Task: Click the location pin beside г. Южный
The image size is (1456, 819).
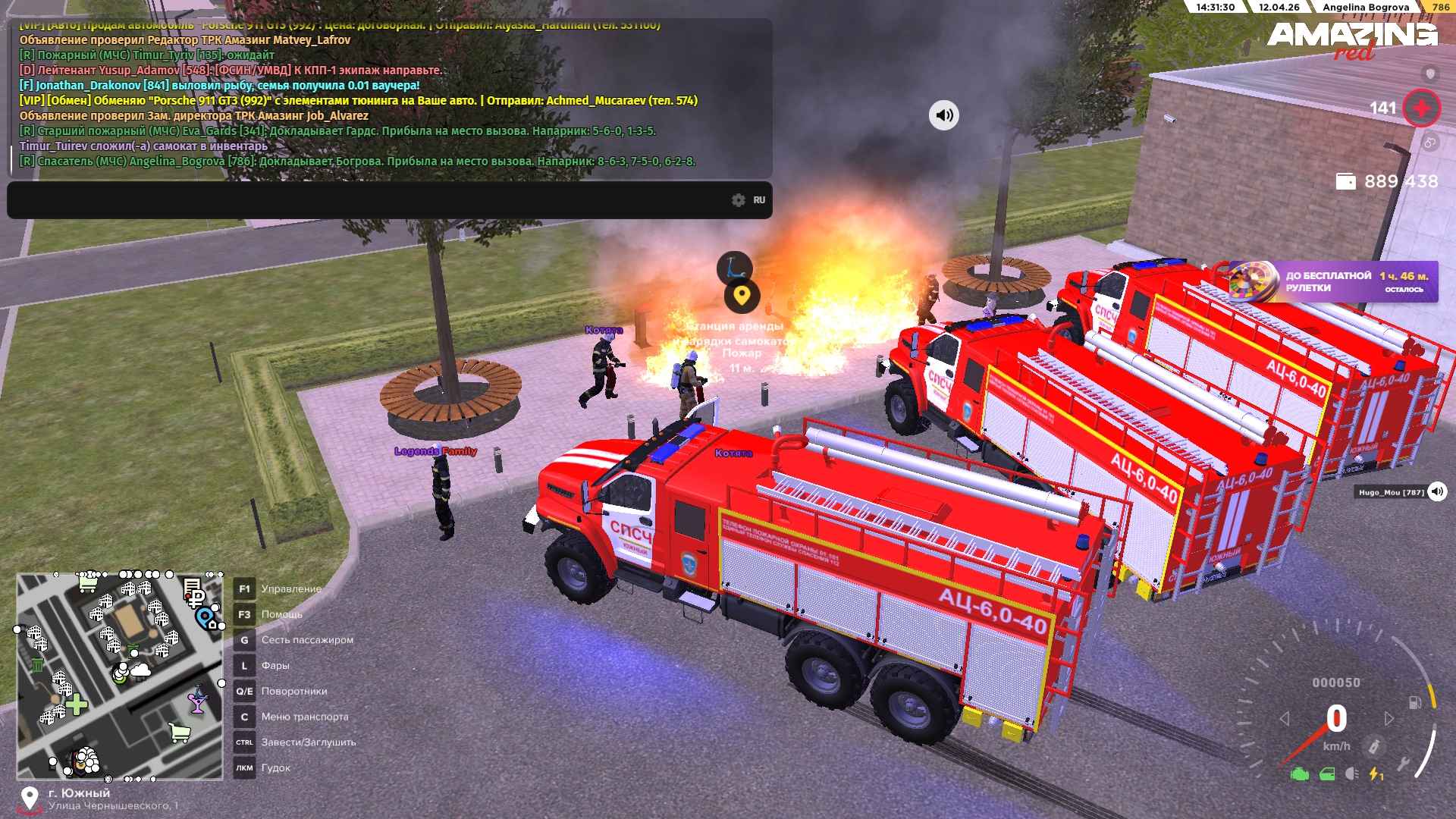Action: tap(30, 799)
